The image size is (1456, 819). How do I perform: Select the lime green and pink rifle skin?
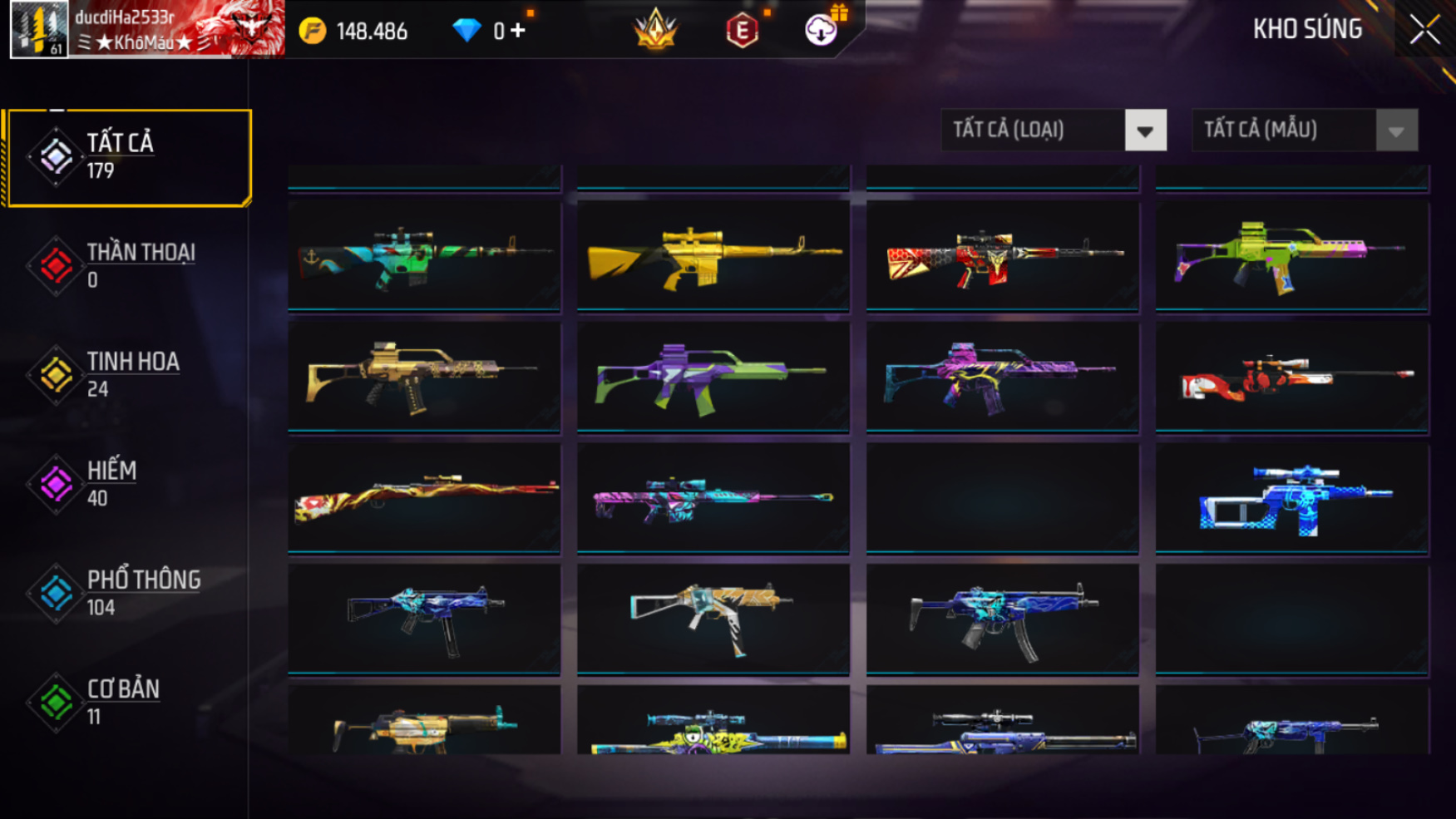point(1291,254)
